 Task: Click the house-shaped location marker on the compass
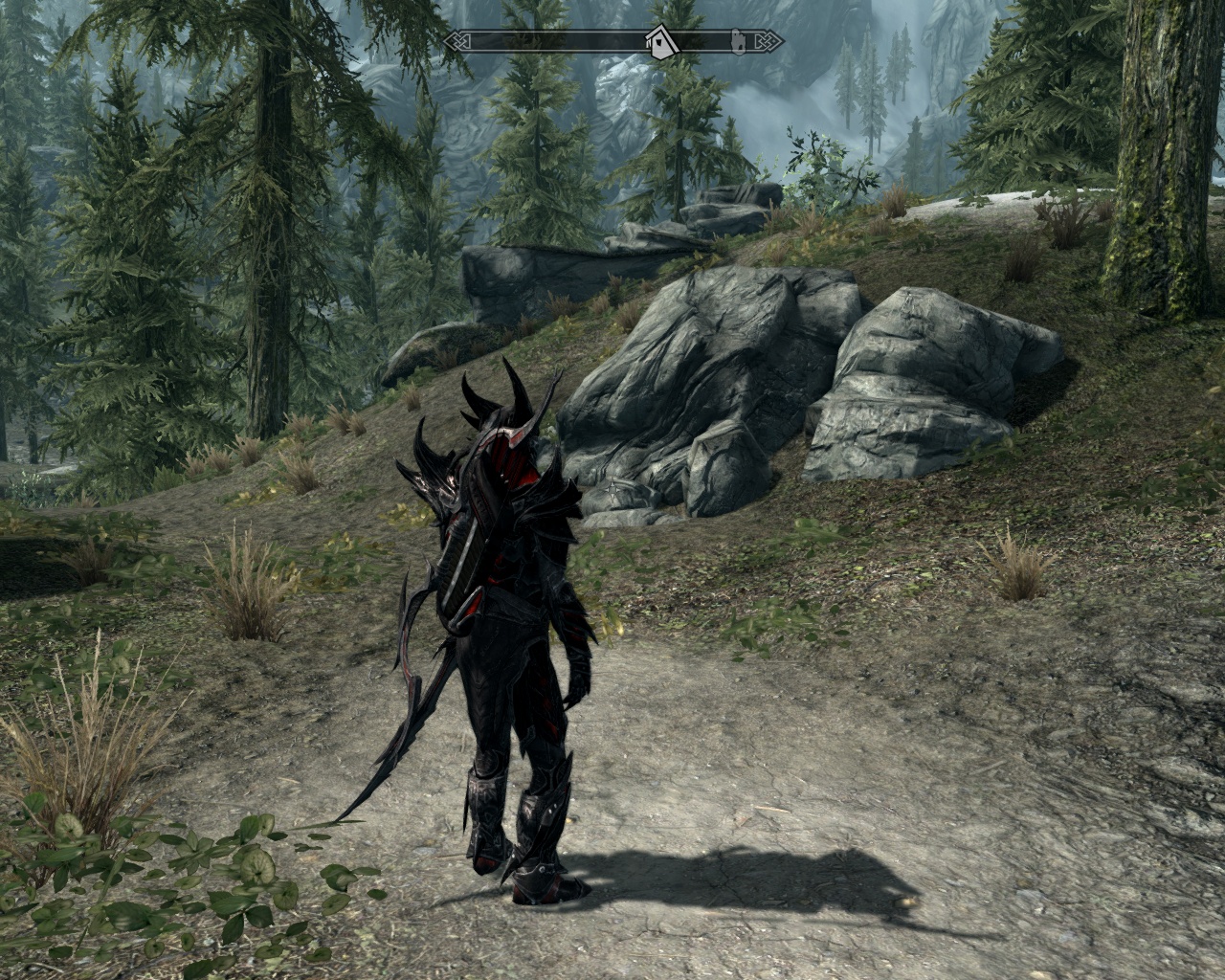659,42
